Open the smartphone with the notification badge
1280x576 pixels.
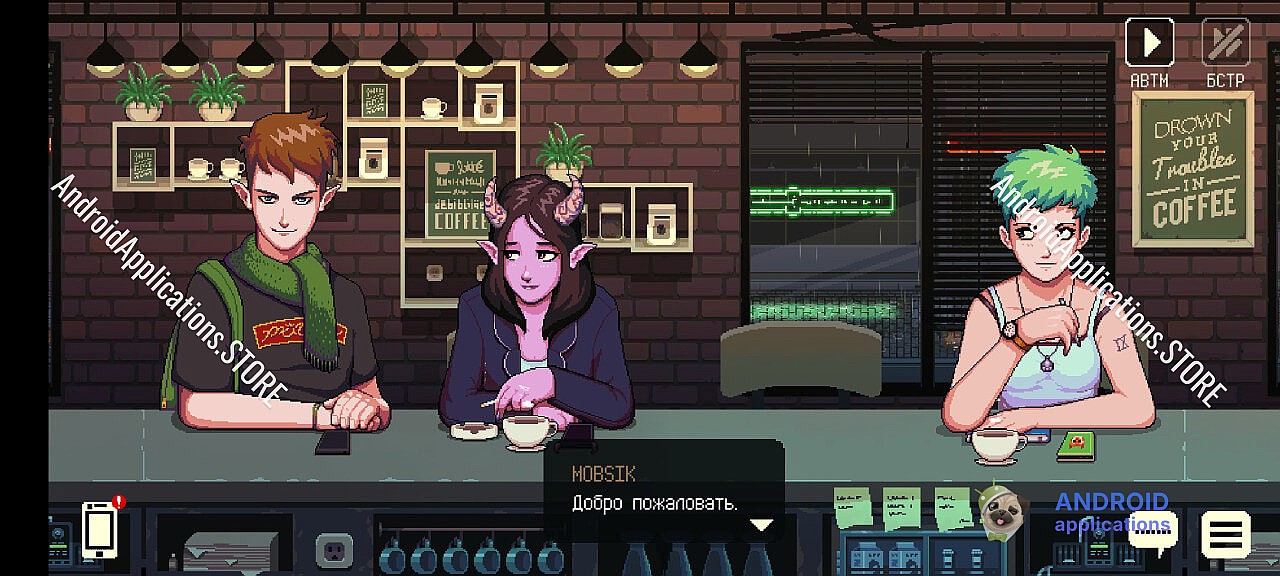pyautogui.click(x=100, y=529)
